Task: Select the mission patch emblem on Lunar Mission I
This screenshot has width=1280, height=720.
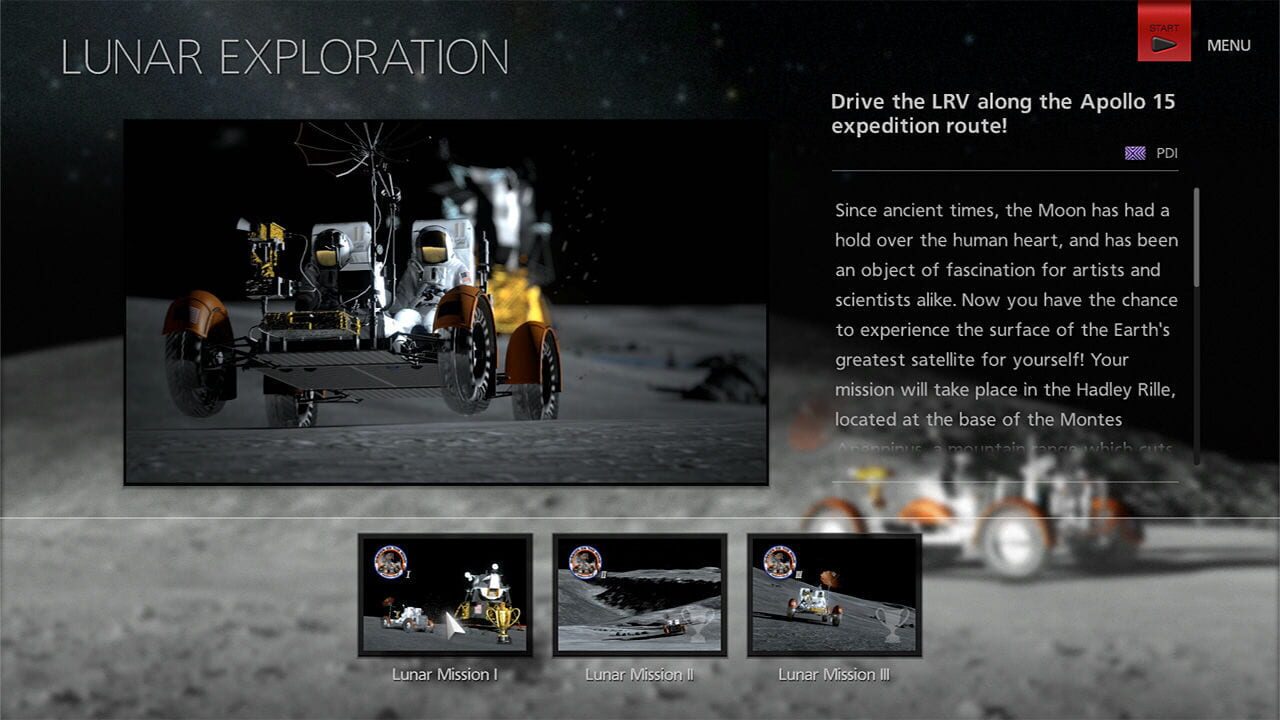Action: (391, 562)
